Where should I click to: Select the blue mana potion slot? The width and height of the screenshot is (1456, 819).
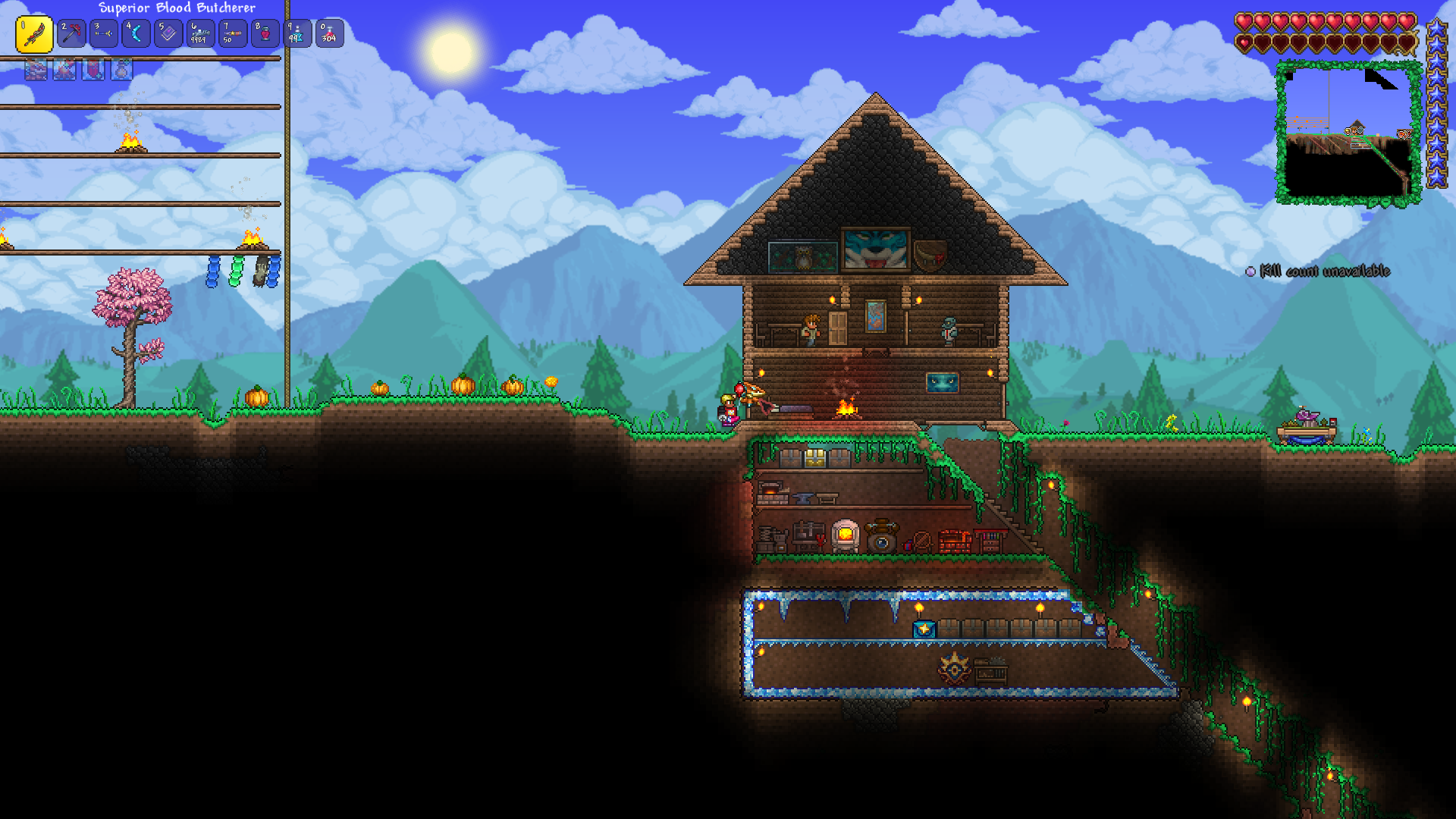pos(297,33)
